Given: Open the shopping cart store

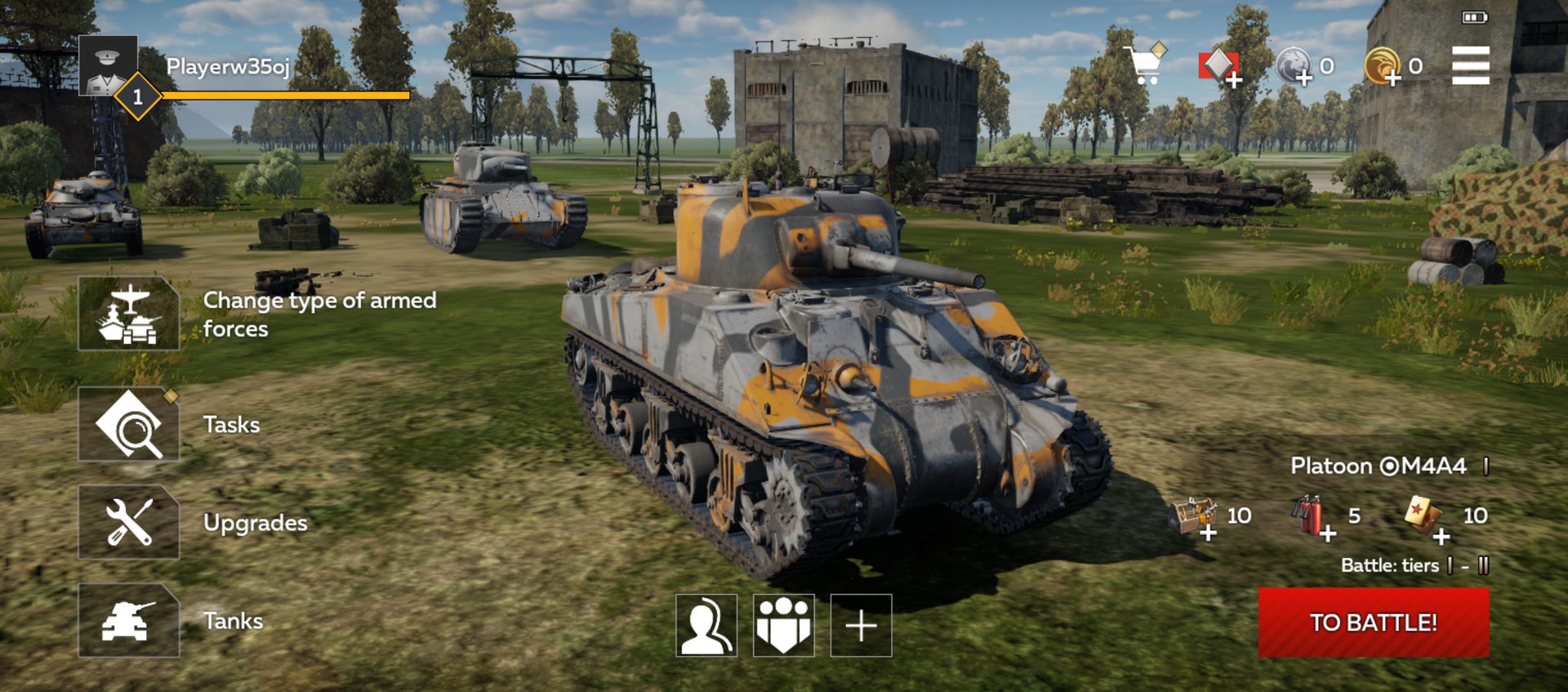Looking at the screenshot, I should tap(1145, 64).
